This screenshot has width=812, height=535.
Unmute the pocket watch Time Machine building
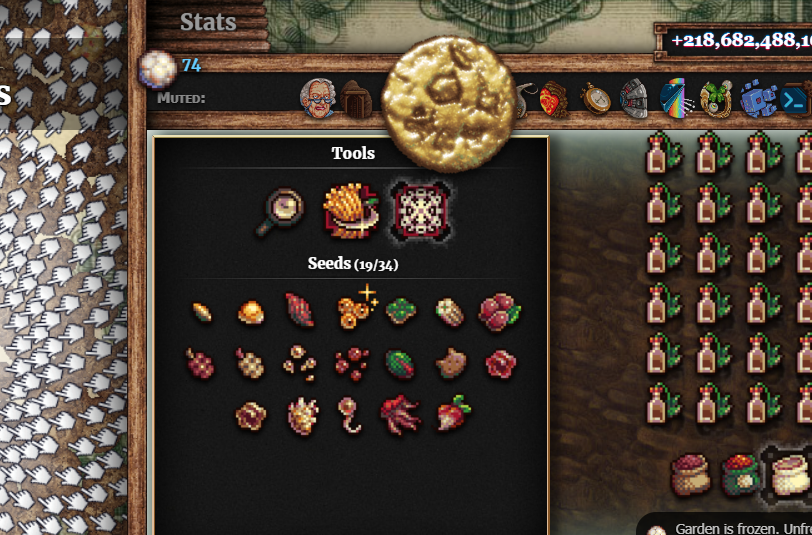pyautogui.click(x=595, y=99)
